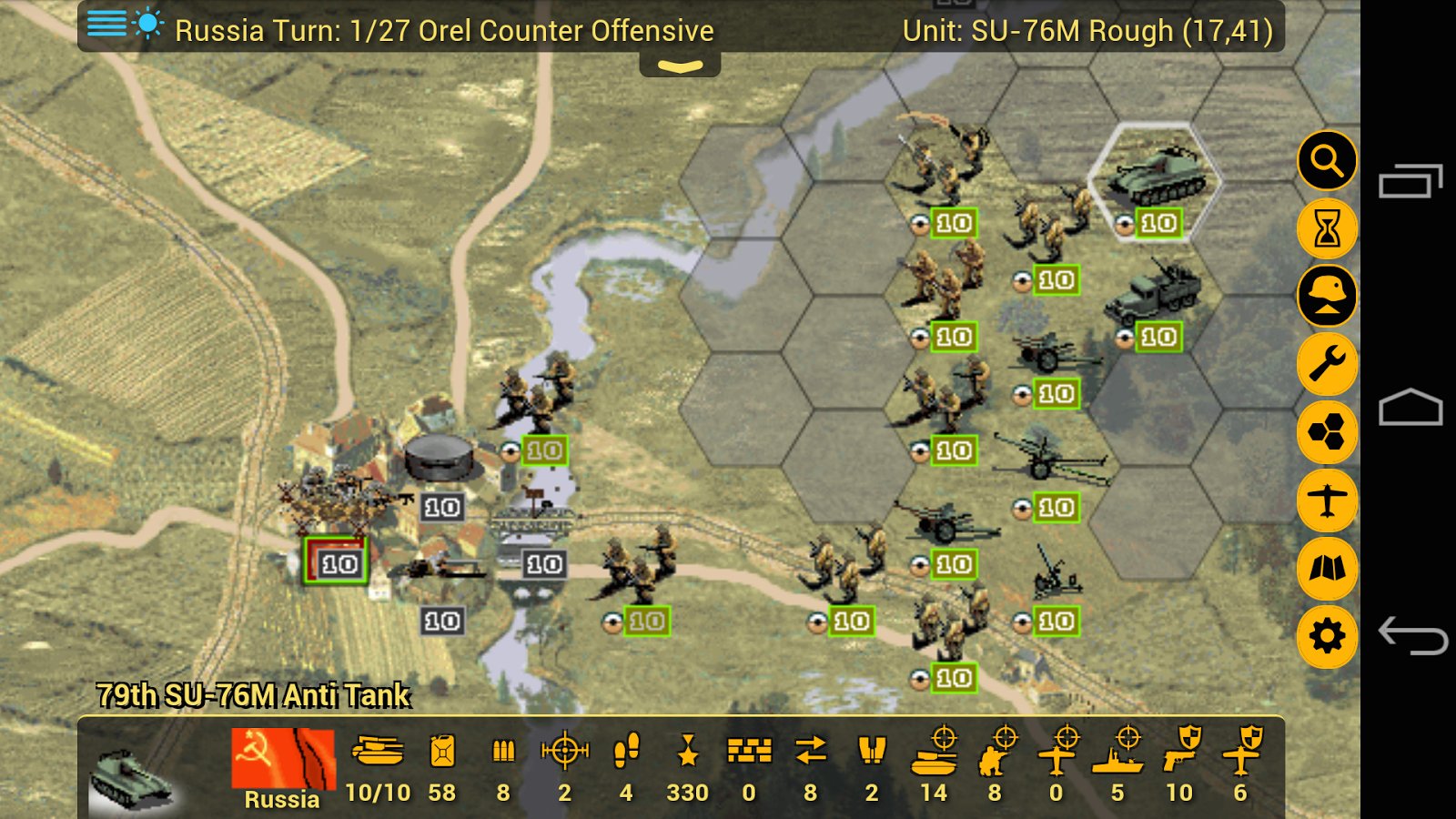1456x819 pixels.
Task: Tap the Russia flag swatch
Action: click(x=280, y=757)
